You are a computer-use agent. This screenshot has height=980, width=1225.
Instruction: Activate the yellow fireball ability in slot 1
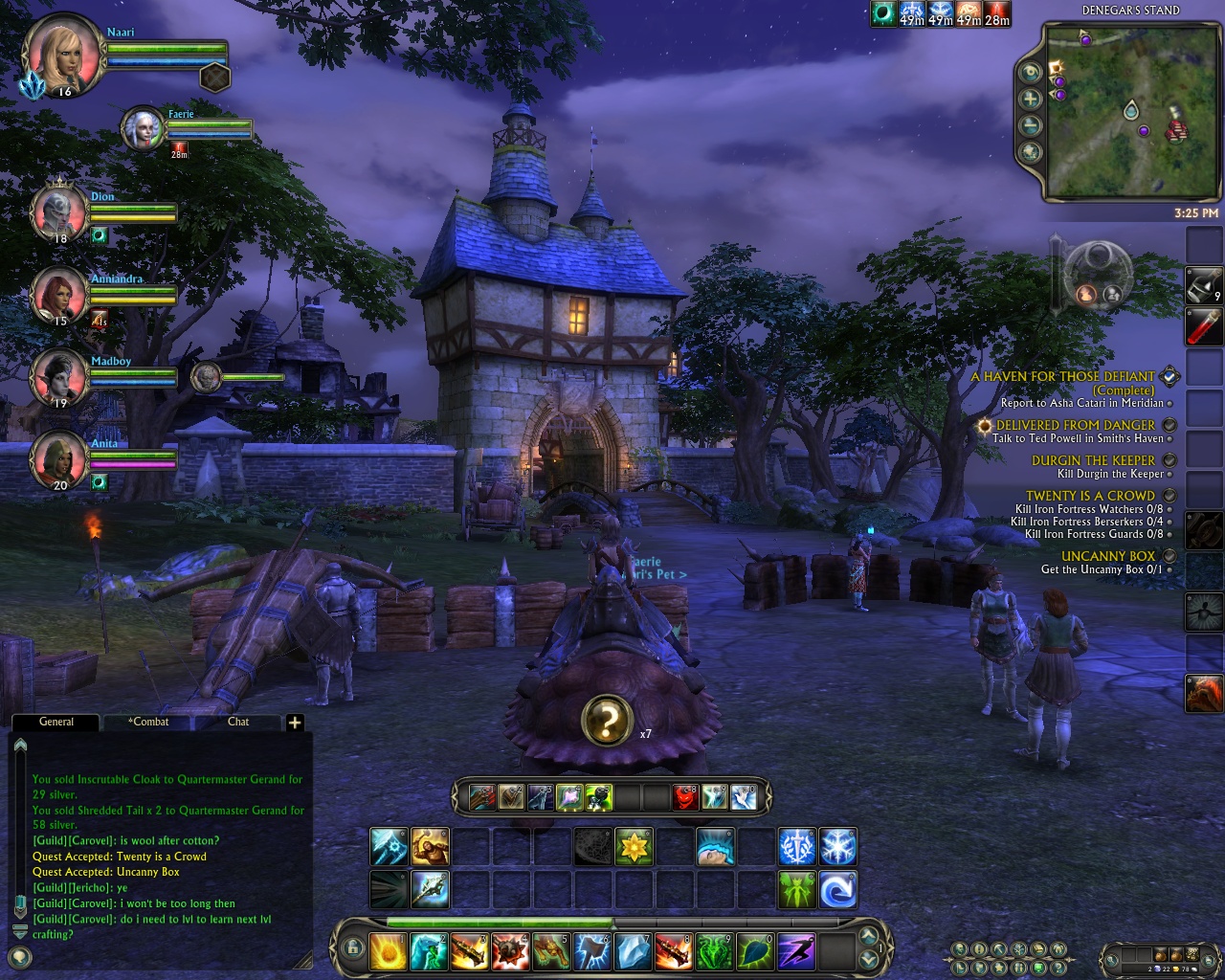coord(390,951)
